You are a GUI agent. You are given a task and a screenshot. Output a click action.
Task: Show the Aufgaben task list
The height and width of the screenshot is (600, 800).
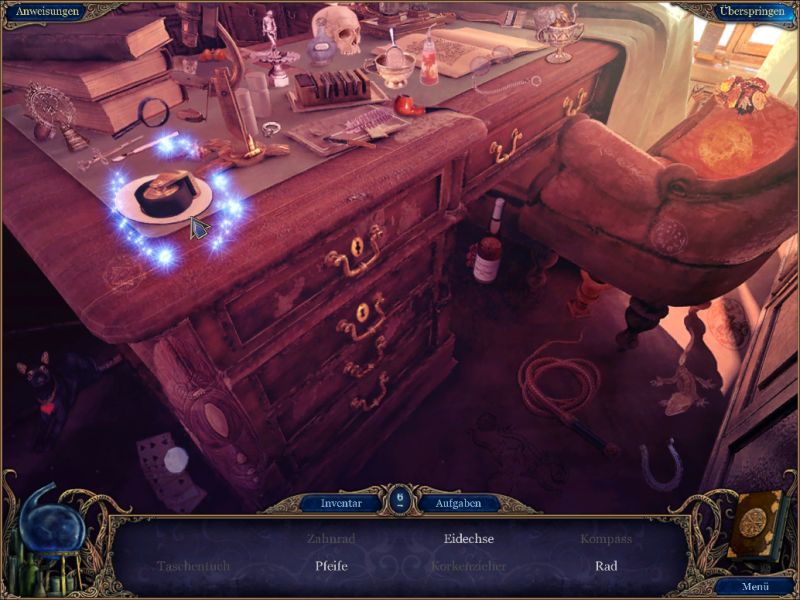(458, 503)
